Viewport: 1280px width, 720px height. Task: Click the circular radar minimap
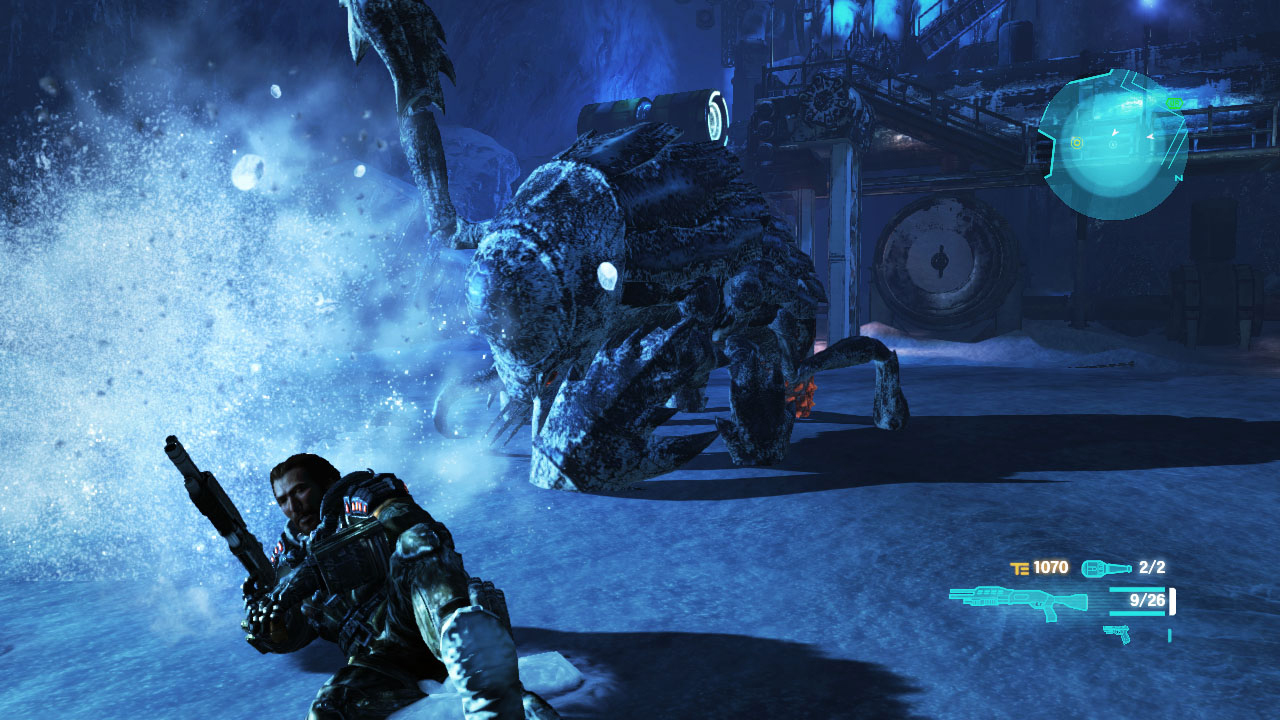pyautogui.click(x=1112, y=144)
